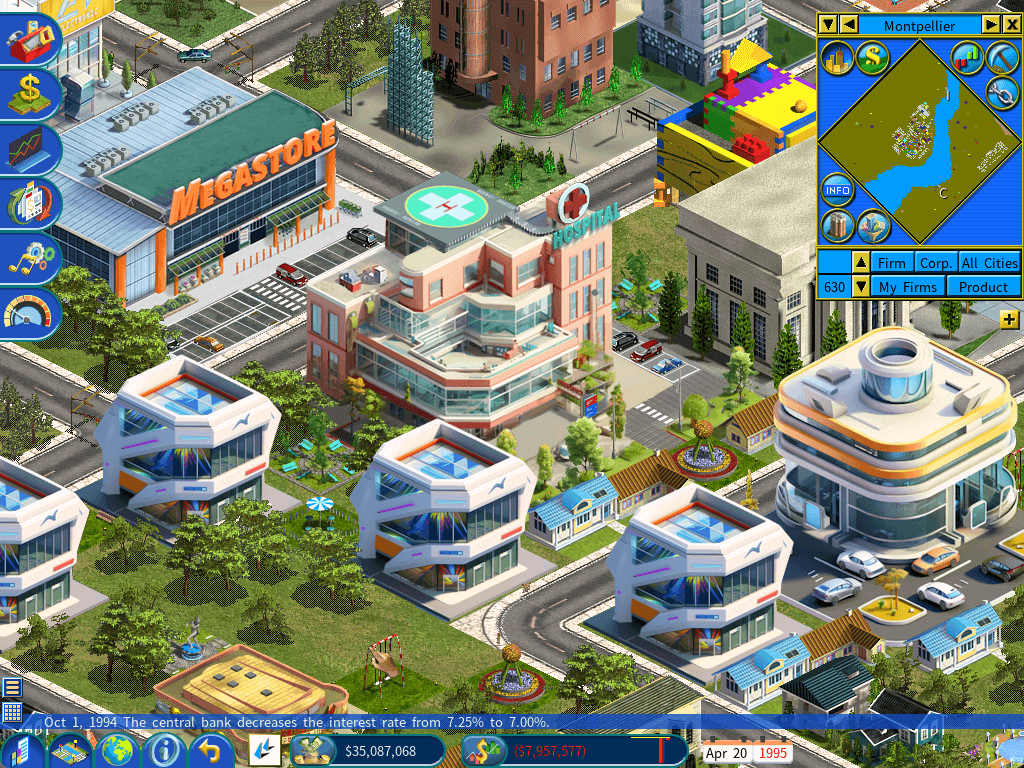Open the My Firms list
1024x768 pixels.
pos(908,287)
